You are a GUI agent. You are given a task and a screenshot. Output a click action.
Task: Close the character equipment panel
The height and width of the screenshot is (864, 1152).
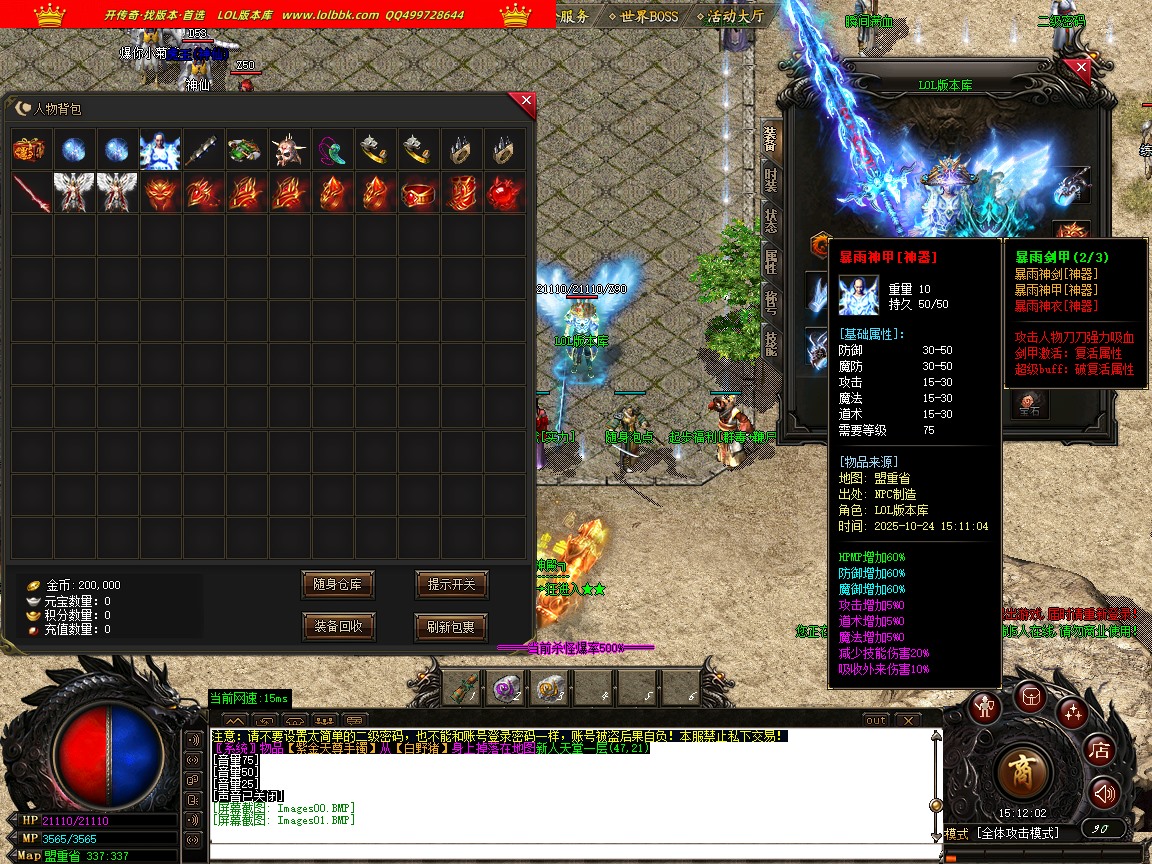coord(1079,69)
